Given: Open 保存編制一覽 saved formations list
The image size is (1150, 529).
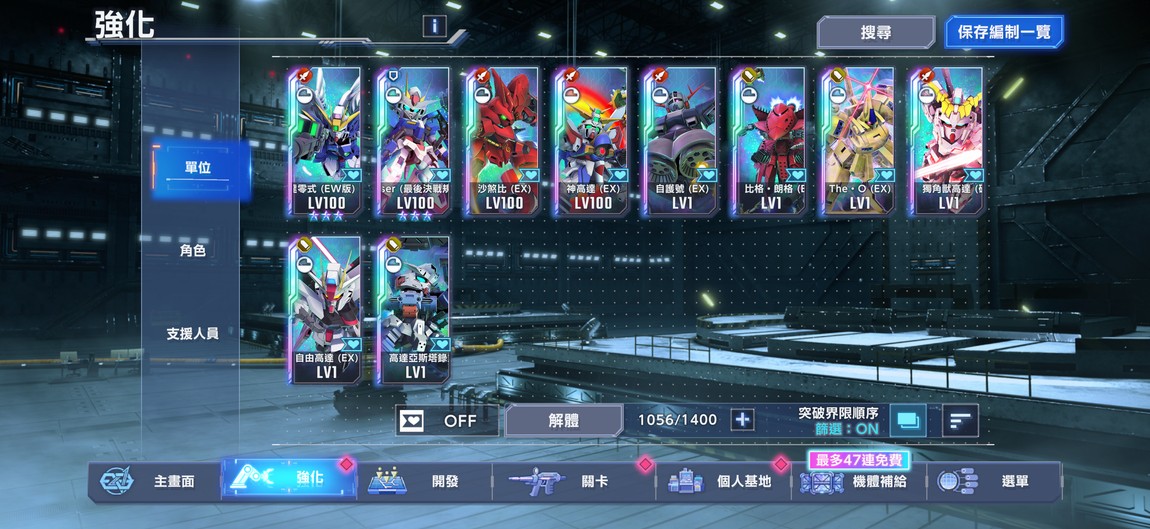Looking at the screenshot, I should 1004,32.
